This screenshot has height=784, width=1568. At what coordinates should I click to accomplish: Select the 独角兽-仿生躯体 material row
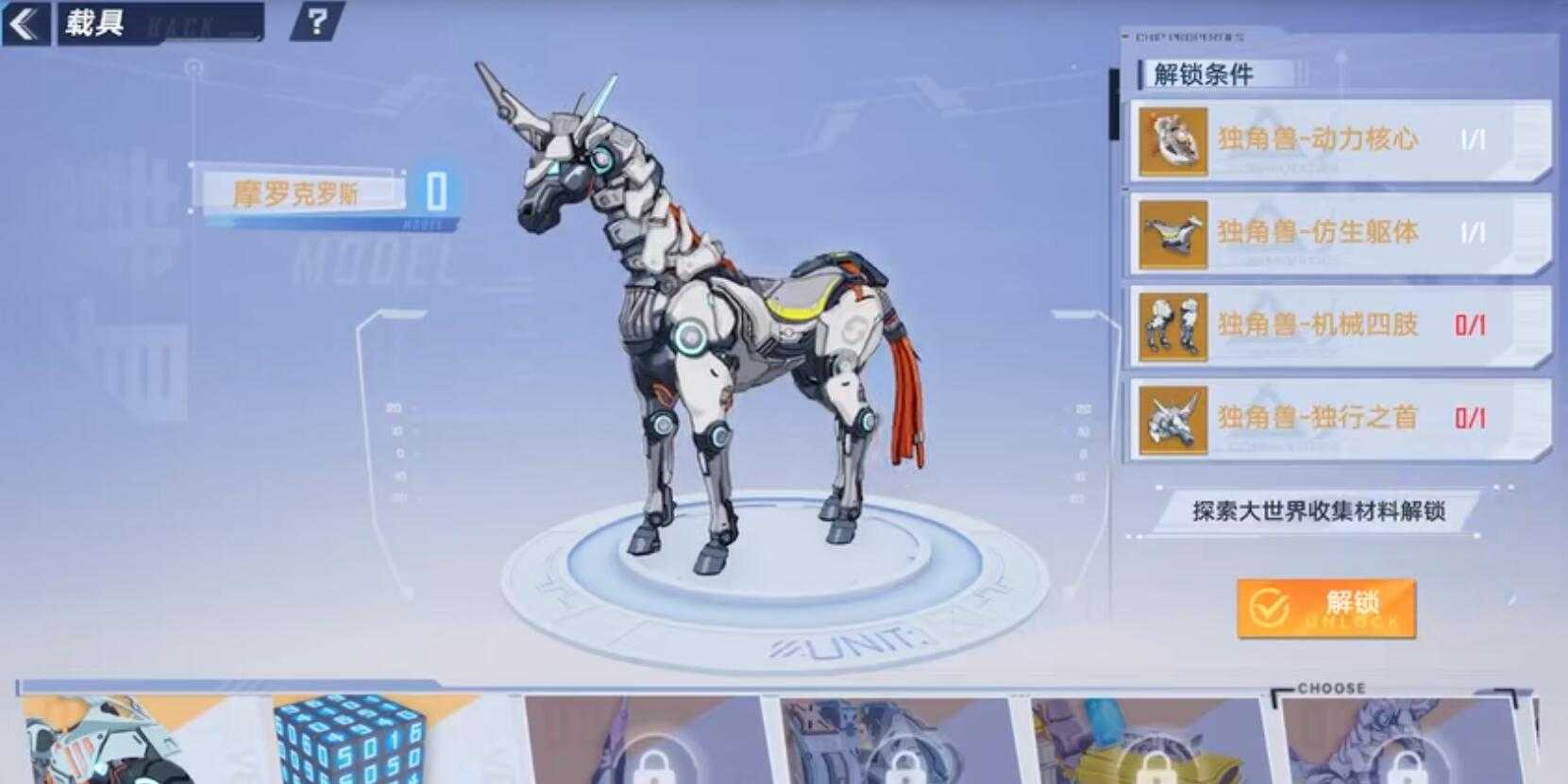click(x=1339, y=233)
